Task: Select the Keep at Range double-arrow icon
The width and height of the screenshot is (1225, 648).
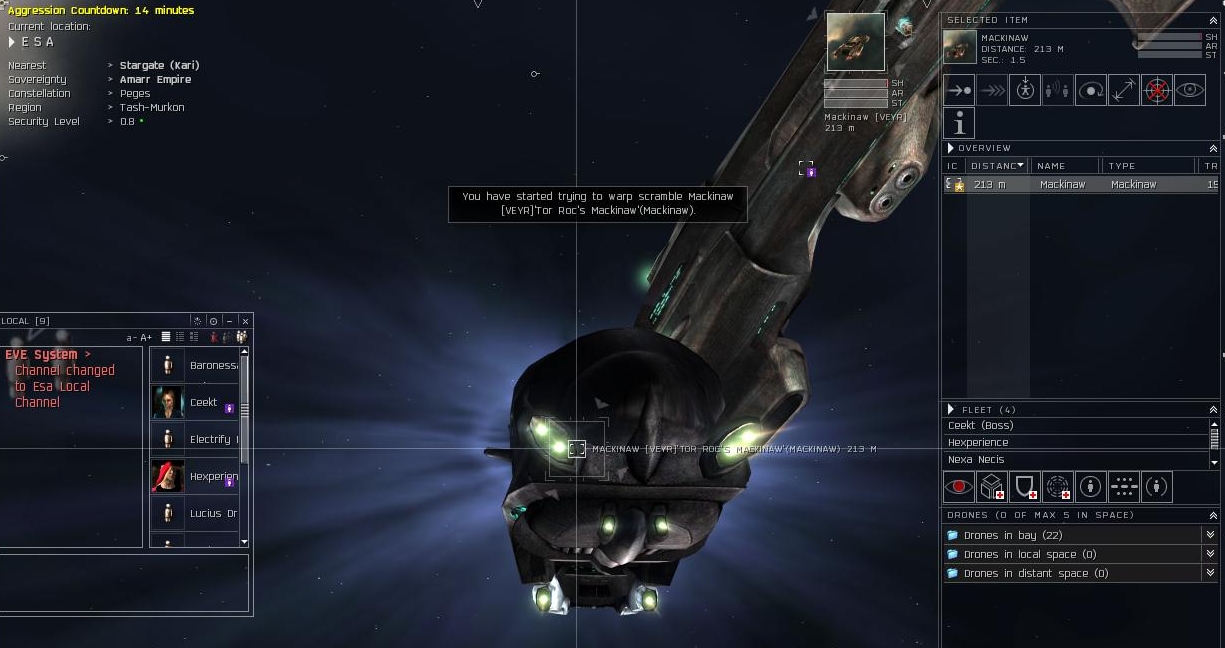Action: point(1124,90)
